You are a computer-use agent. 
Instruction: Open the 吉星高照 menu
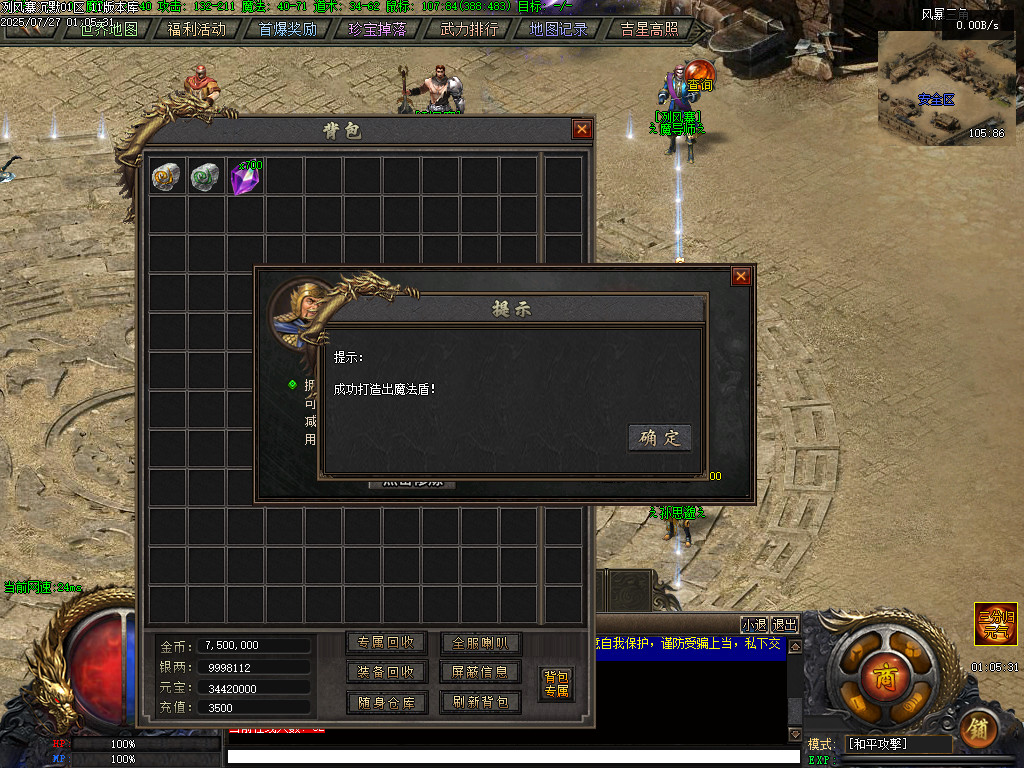(649, 29)
